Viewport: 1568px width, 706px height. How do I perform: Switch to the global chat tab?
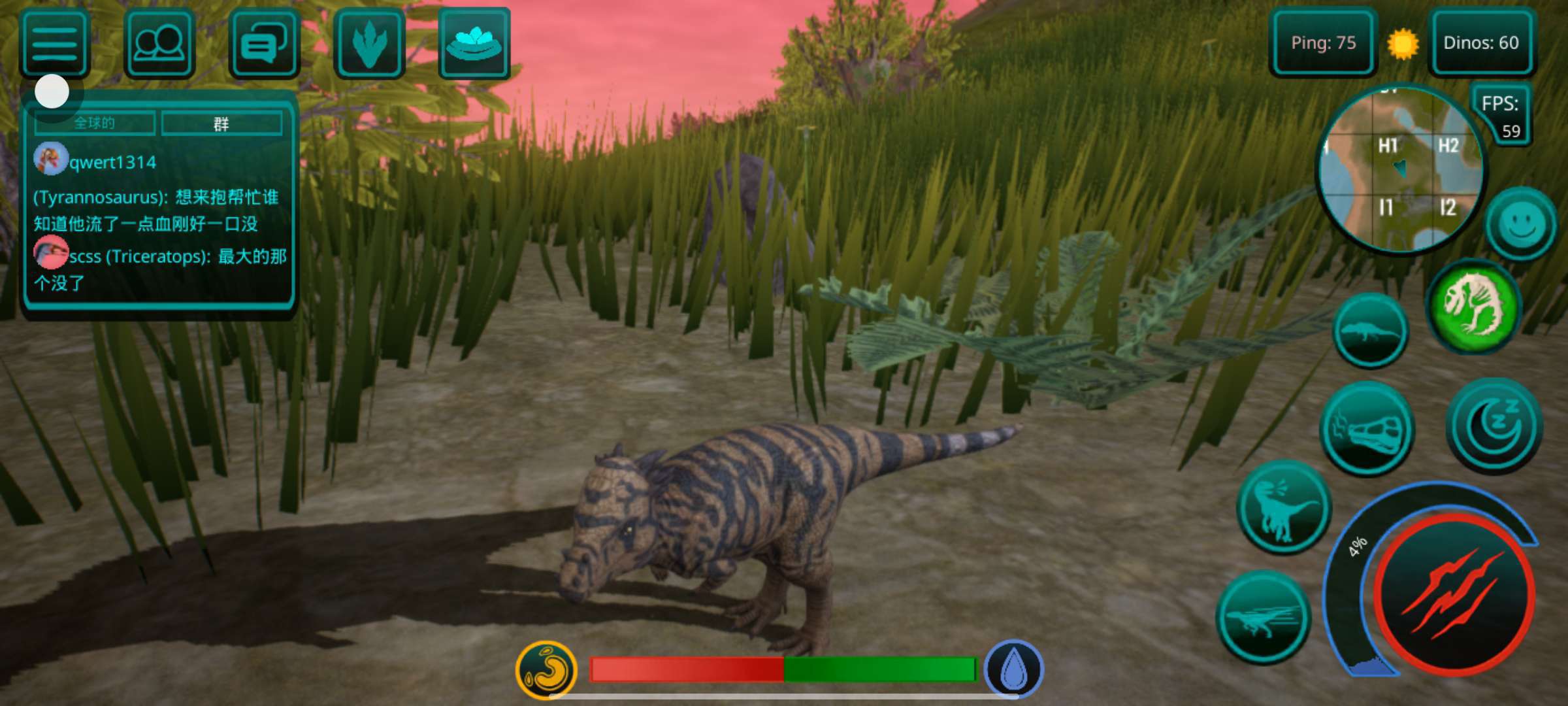coord(95,123)
